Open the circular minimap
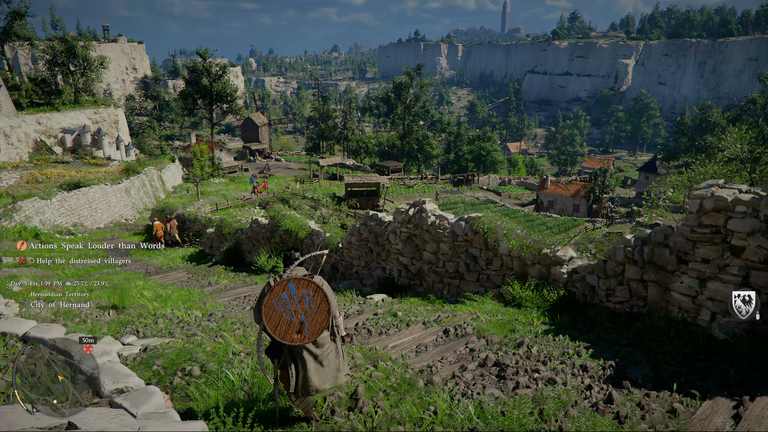Viewport: 768px width, 432px height. [x=54, y=379]
